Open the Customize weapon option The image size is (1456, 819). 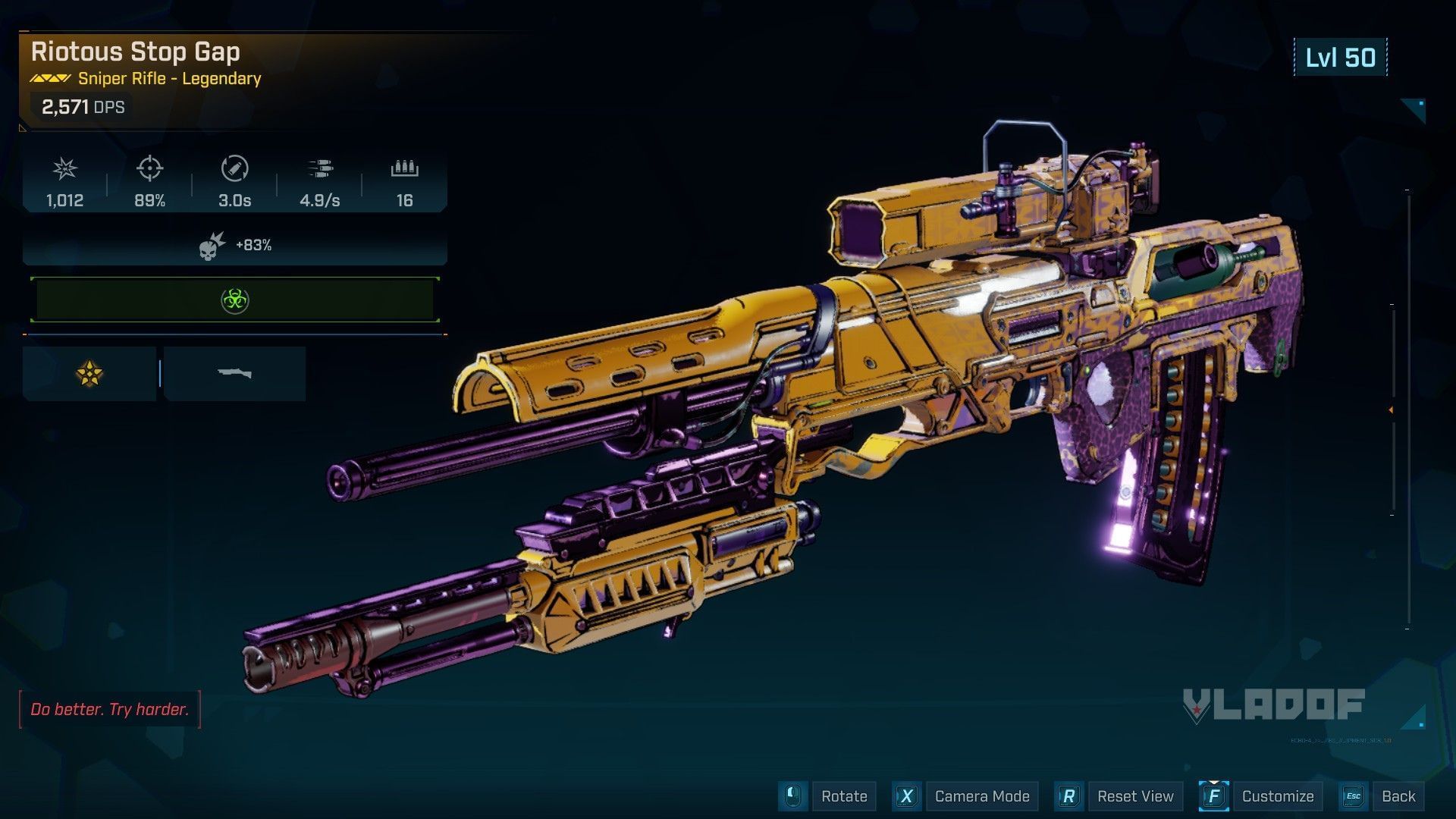coord(1277,796)
